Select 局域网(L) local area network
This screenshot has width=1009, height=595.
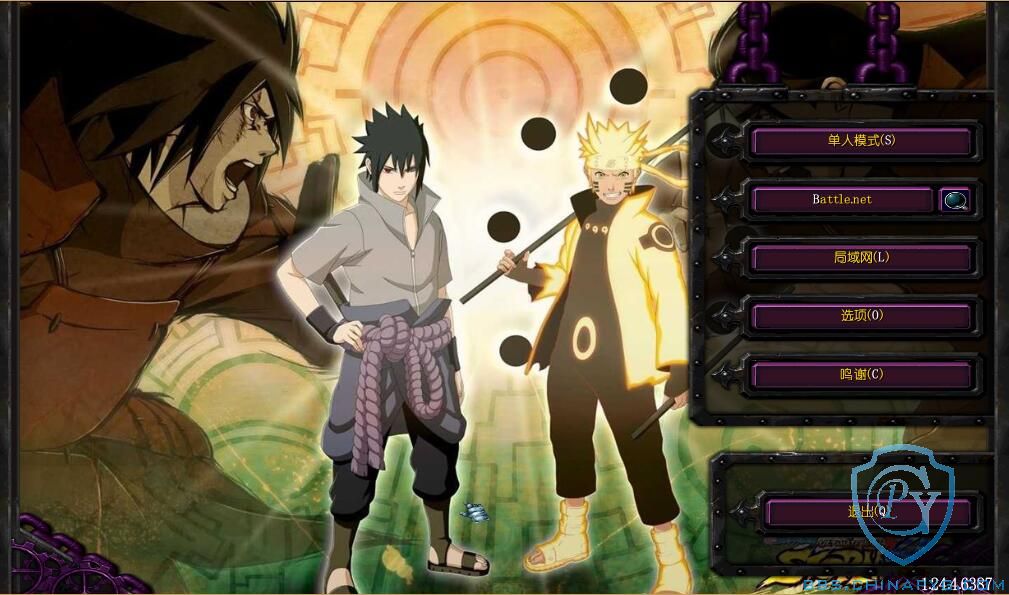click(860, 258)
